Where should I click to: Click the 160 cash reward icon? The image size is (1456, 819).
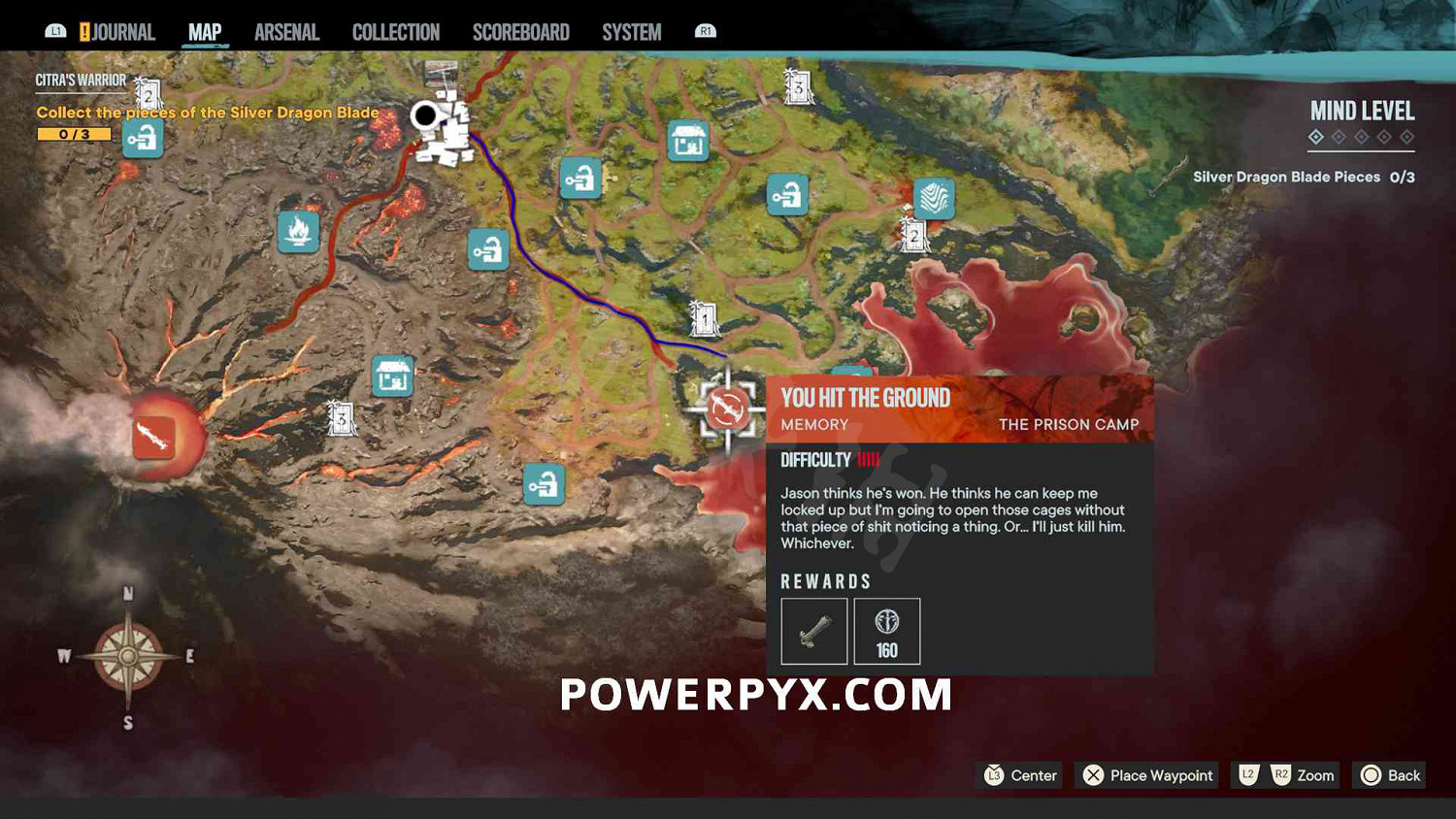coord(886,631)
